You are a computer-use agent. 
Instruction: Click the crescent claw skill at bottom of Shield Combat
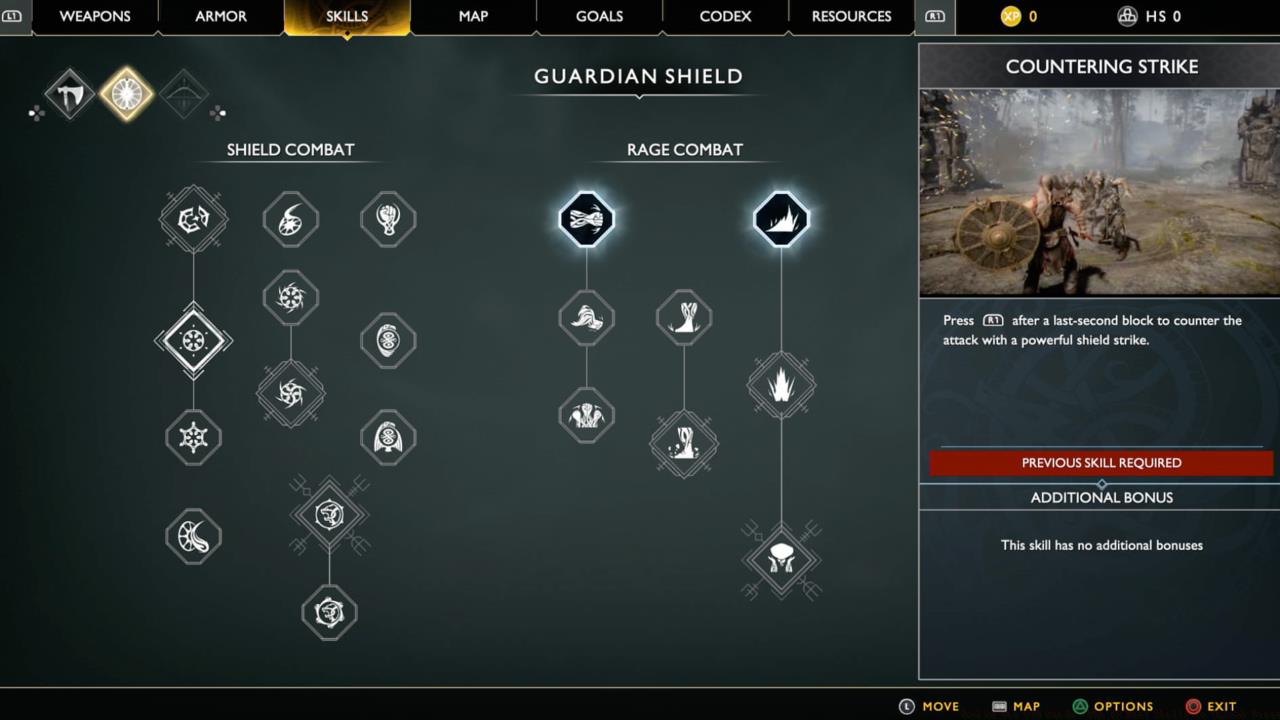(193, 536)
